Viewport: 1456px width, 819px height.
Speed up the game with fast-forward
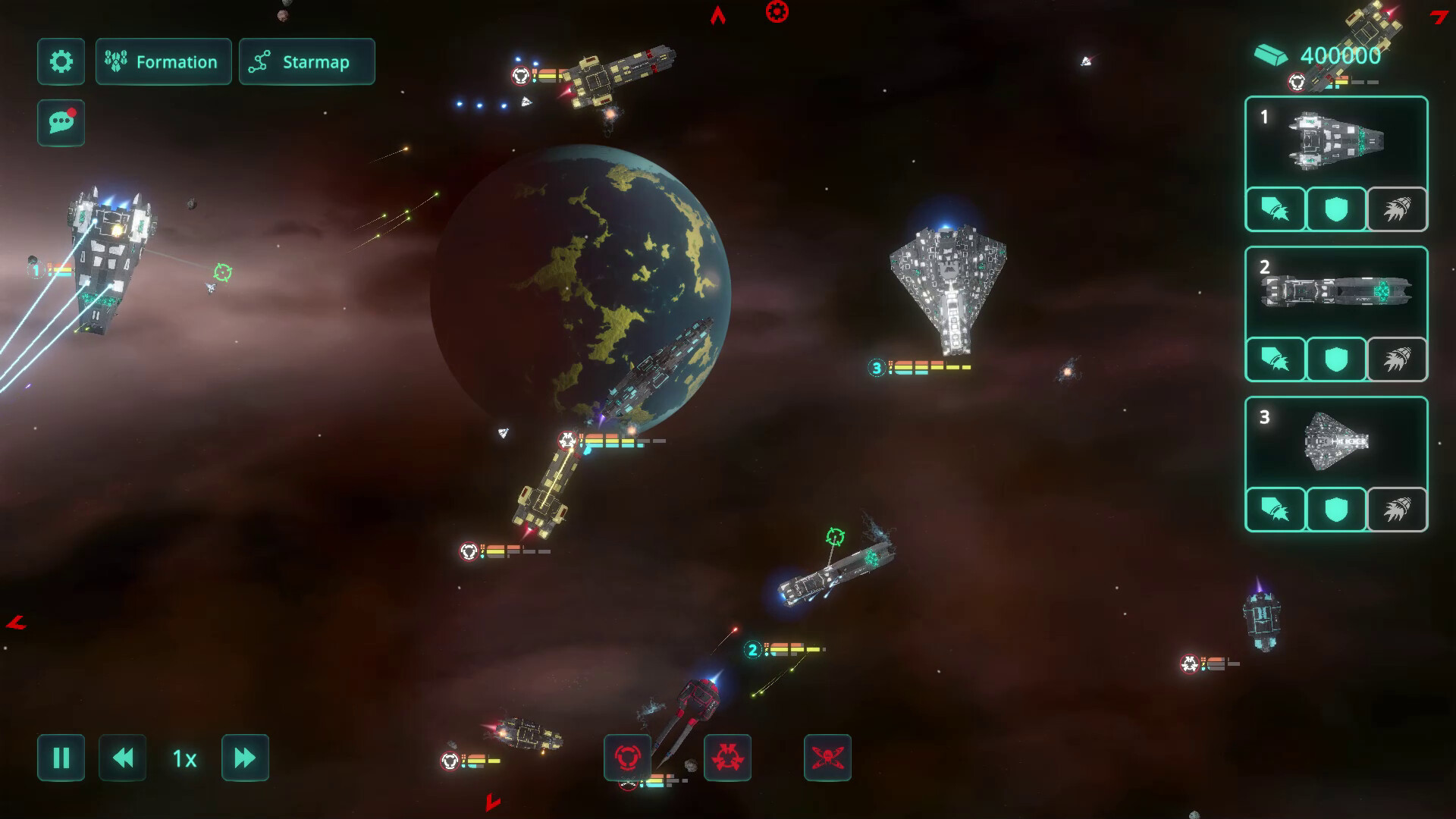pos(245,758)
